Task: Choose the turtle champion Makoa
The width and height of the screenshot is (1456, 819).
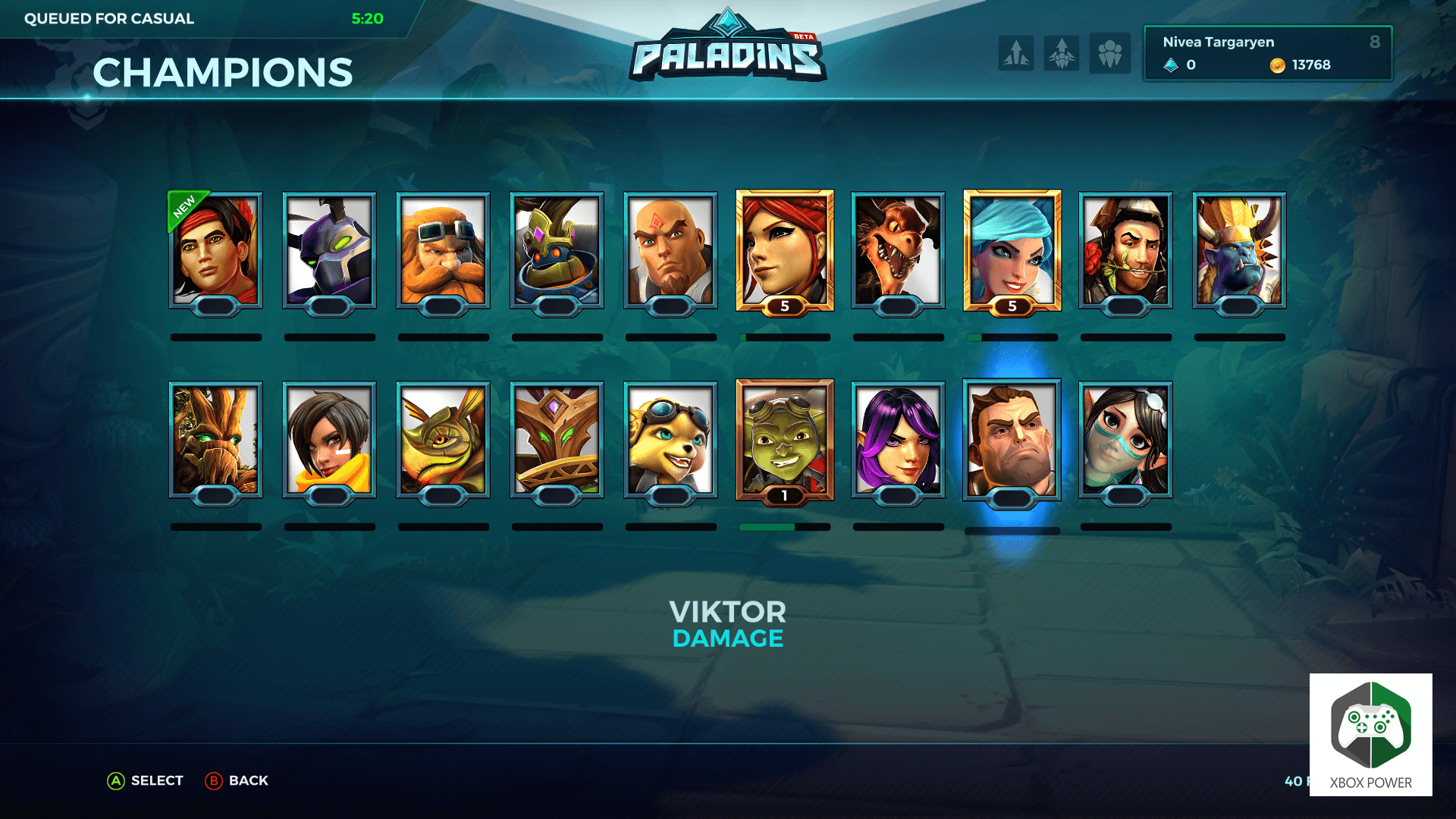Action: 443,440
